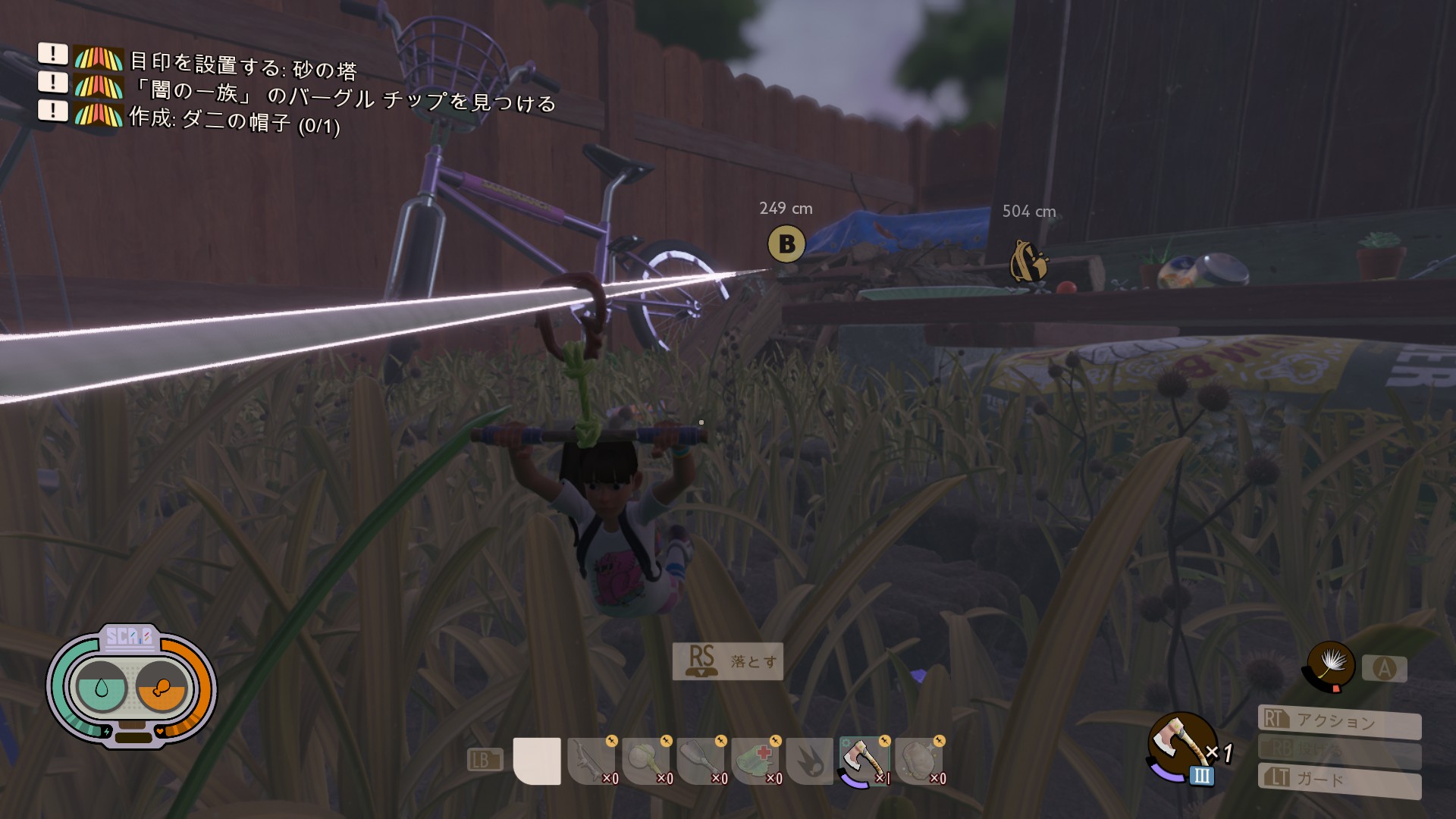Select the bow hotbar slot
1456x819 pixels.
(x=591, y=761)
